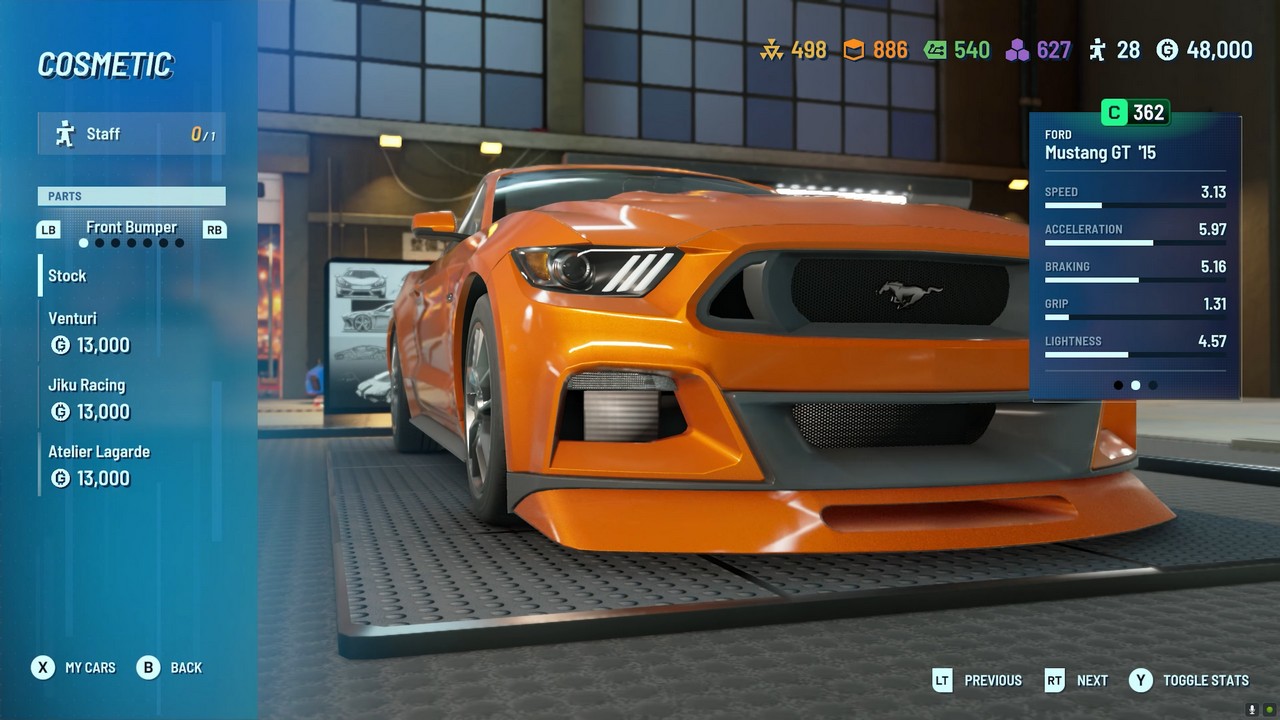Image resolution: width=1280 pixels, height=720 pixels.
Task: Go Back from the cosmetic menu
Action: pyautogui.click(x=170, y=667)
